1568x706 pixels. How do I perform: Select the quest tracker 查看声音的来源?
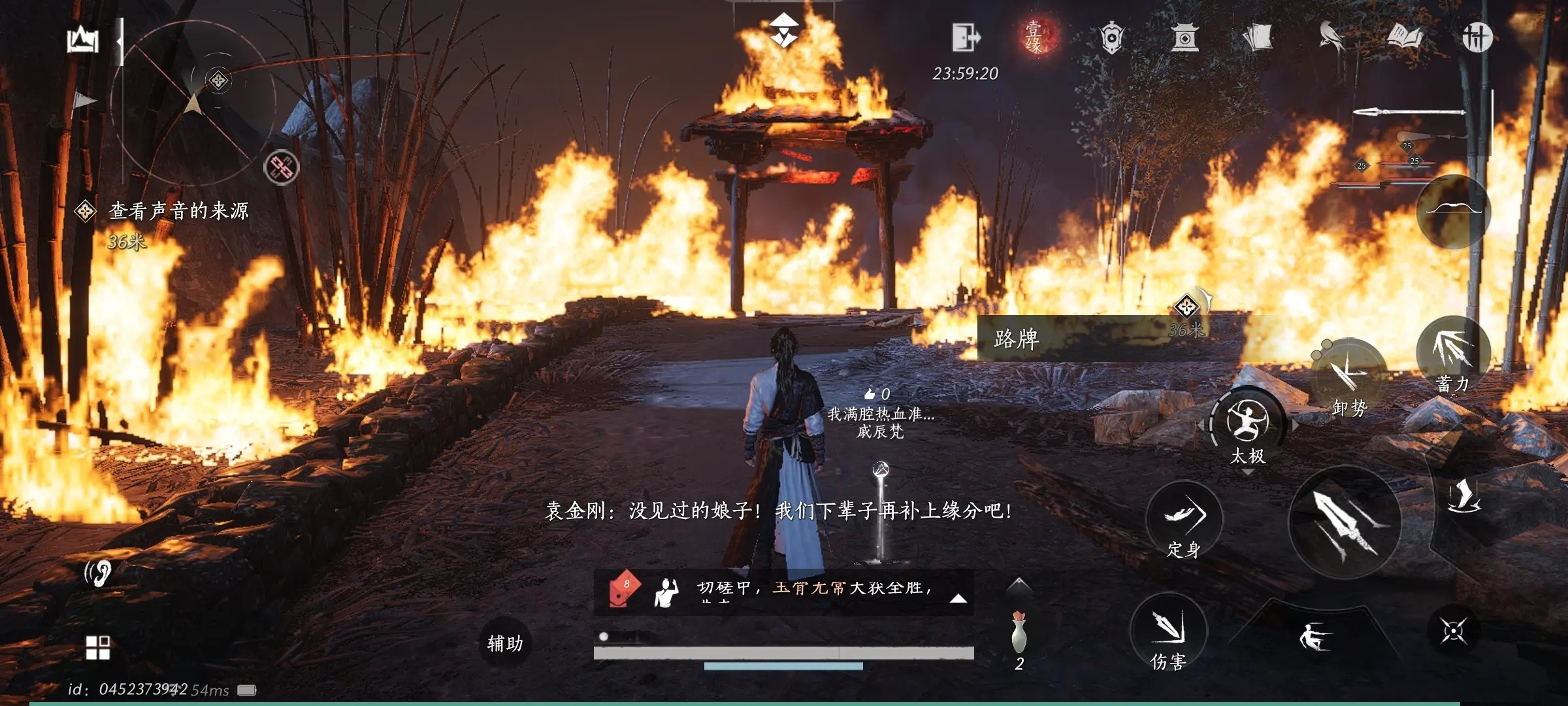pyautogui.click(x=178, y=210)
